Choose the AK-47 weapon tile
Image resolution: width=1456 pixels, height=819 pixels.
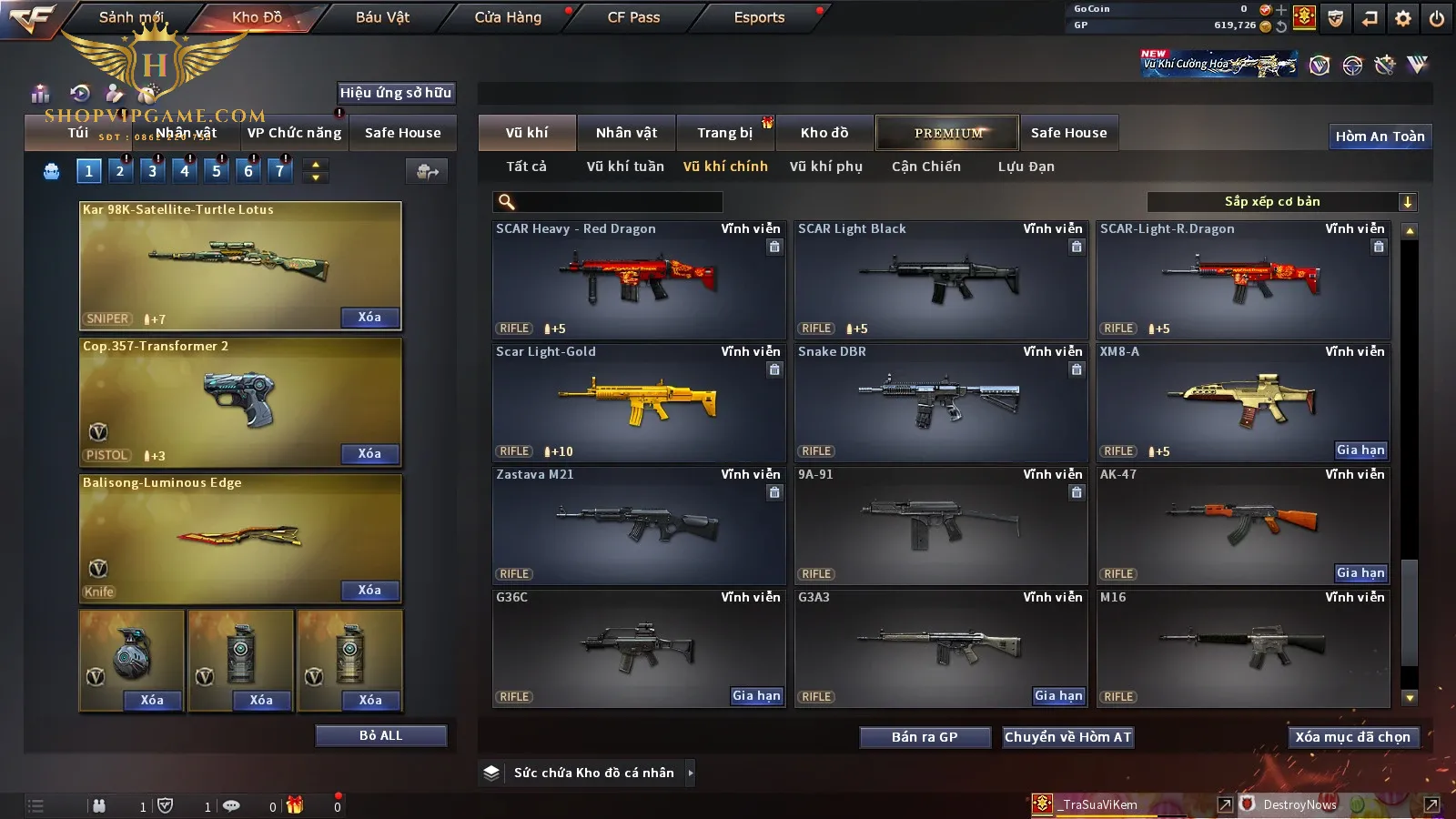click(1243, 525)
